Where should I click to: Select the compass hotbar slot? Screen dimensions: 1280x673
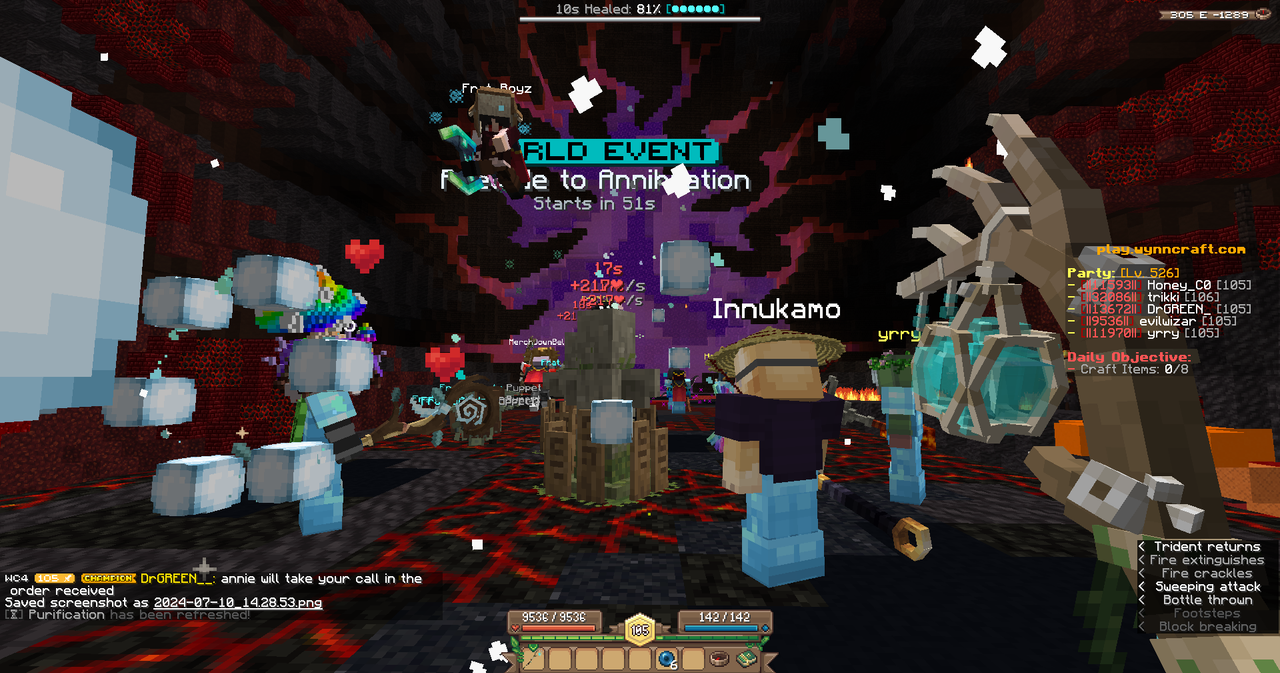coord(719,658)
